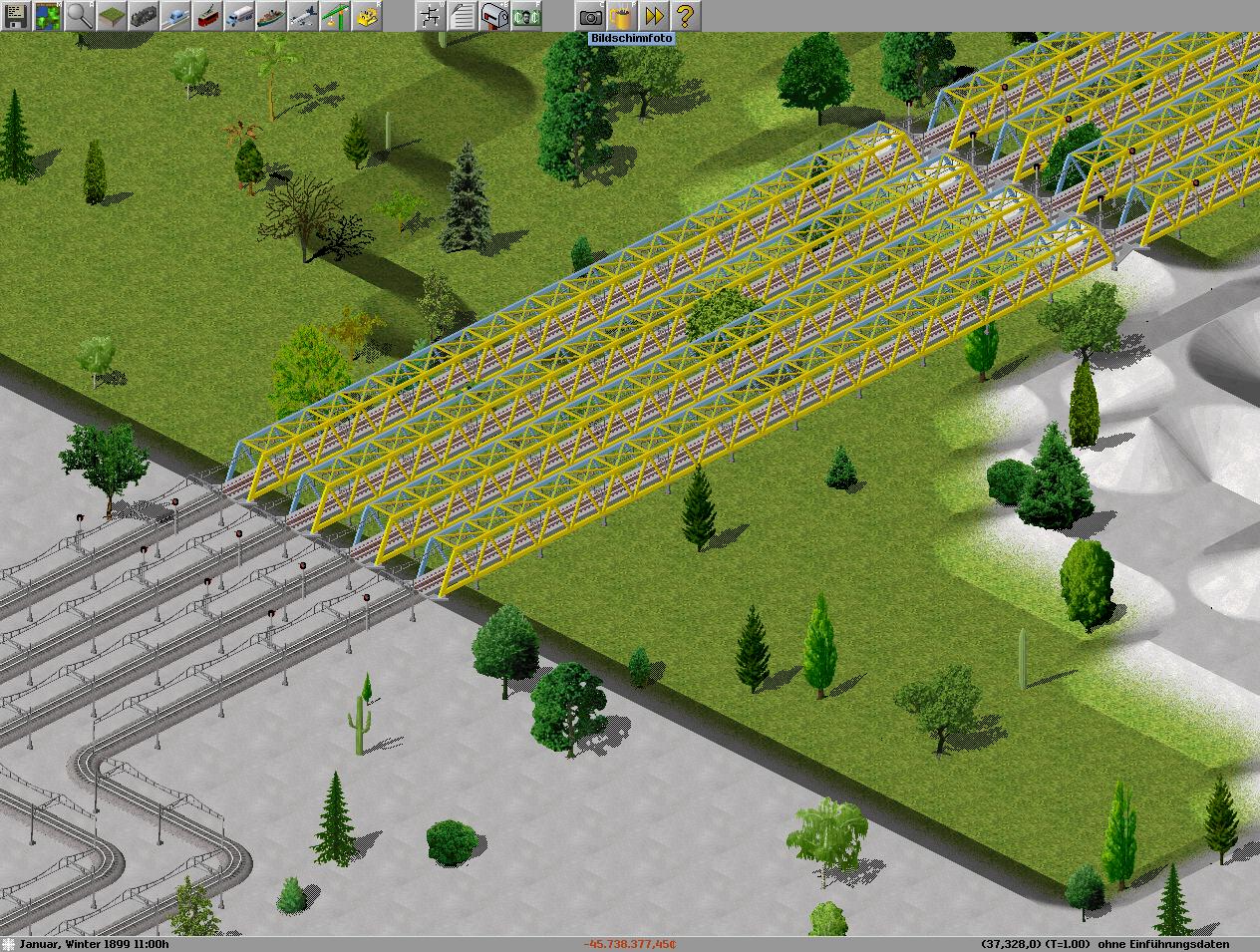1260x952 pixels.
Task: Open the terrain landscaping tools
Action: (x=112, y=16)
